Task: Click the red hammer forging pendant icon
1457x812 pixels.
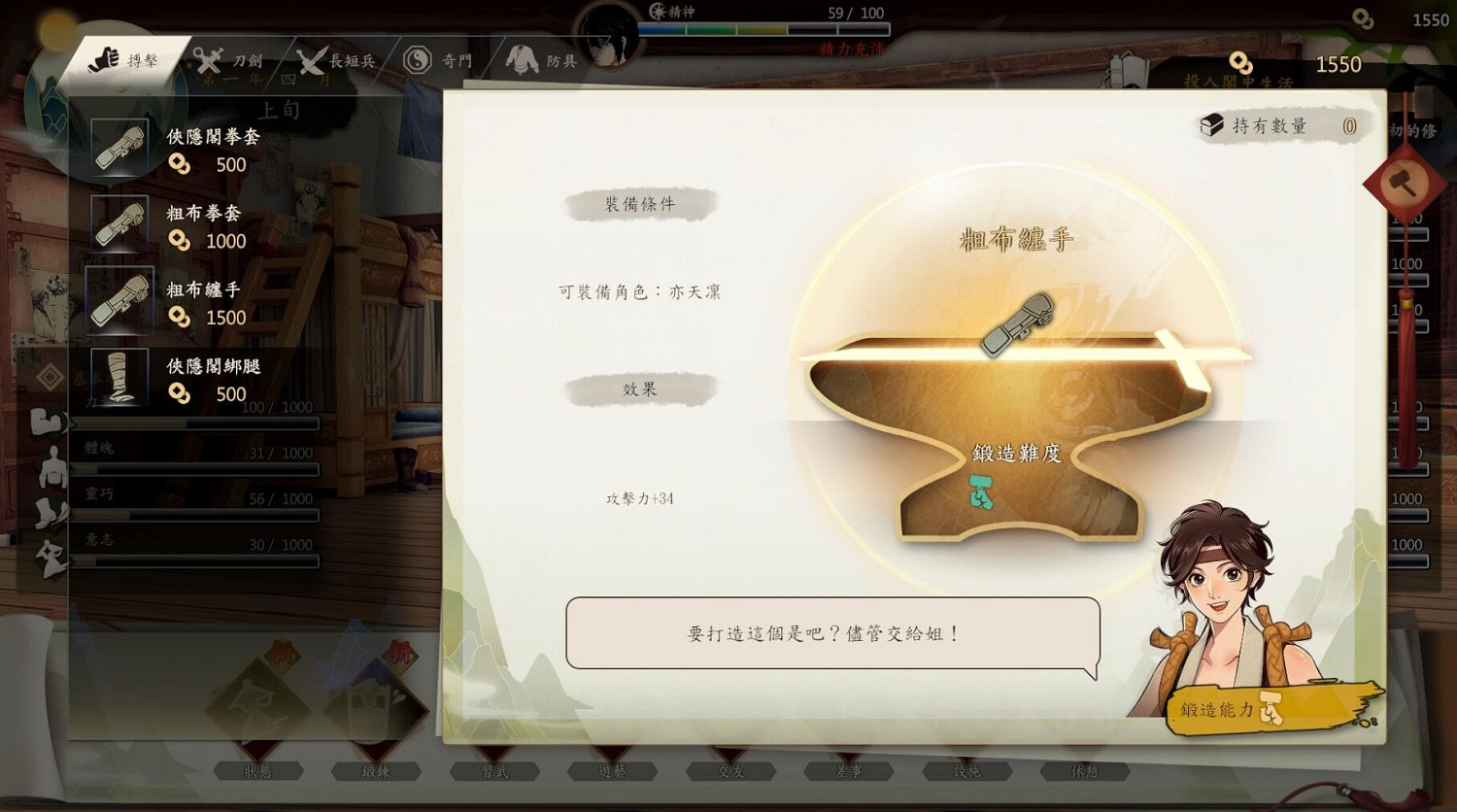Action: tap(1406, 185)
